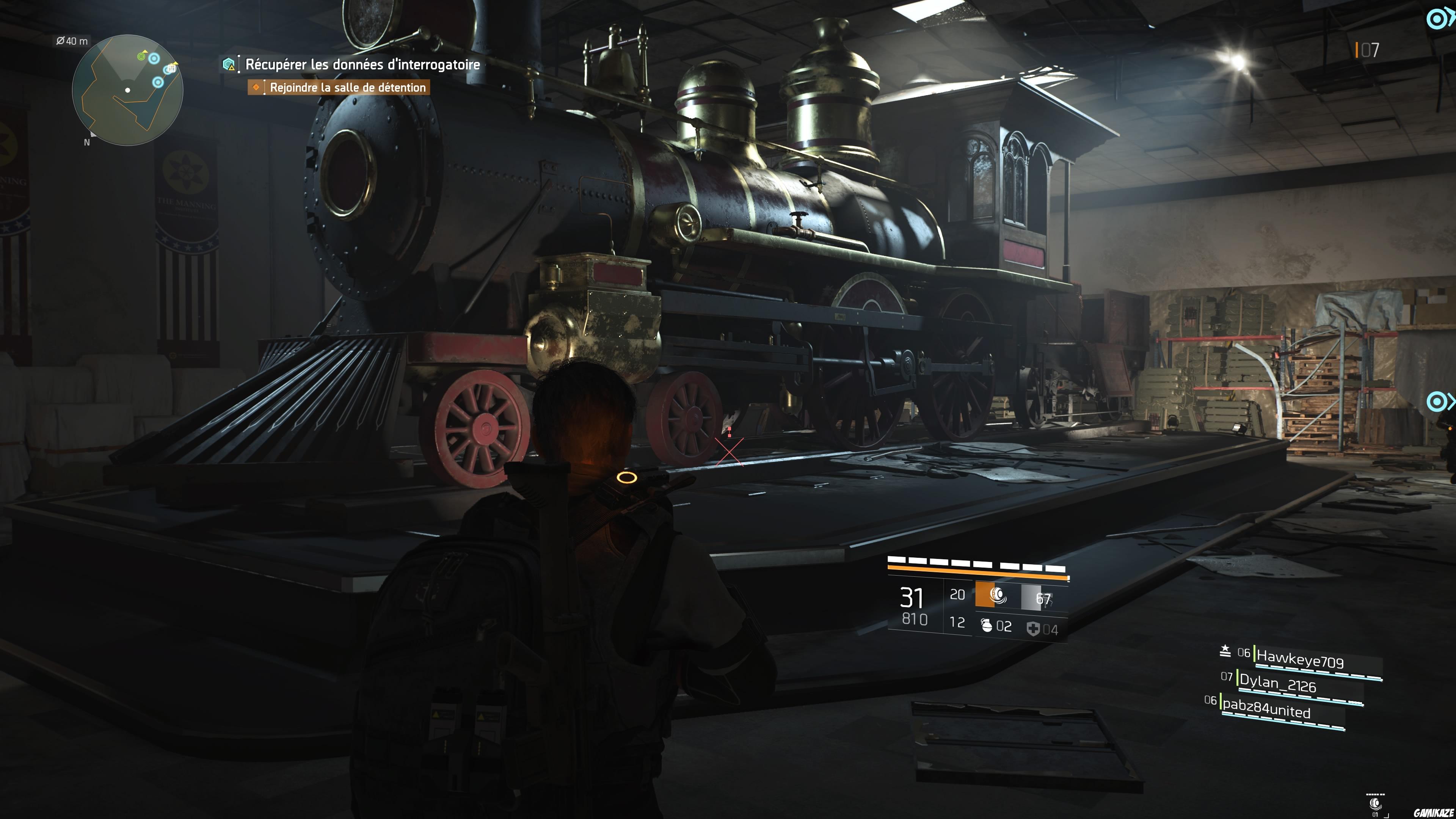Open the Rejoindre la salle de détention sub-objective
Viewport: 1456px width, 819px height.
tap(346, 88)
